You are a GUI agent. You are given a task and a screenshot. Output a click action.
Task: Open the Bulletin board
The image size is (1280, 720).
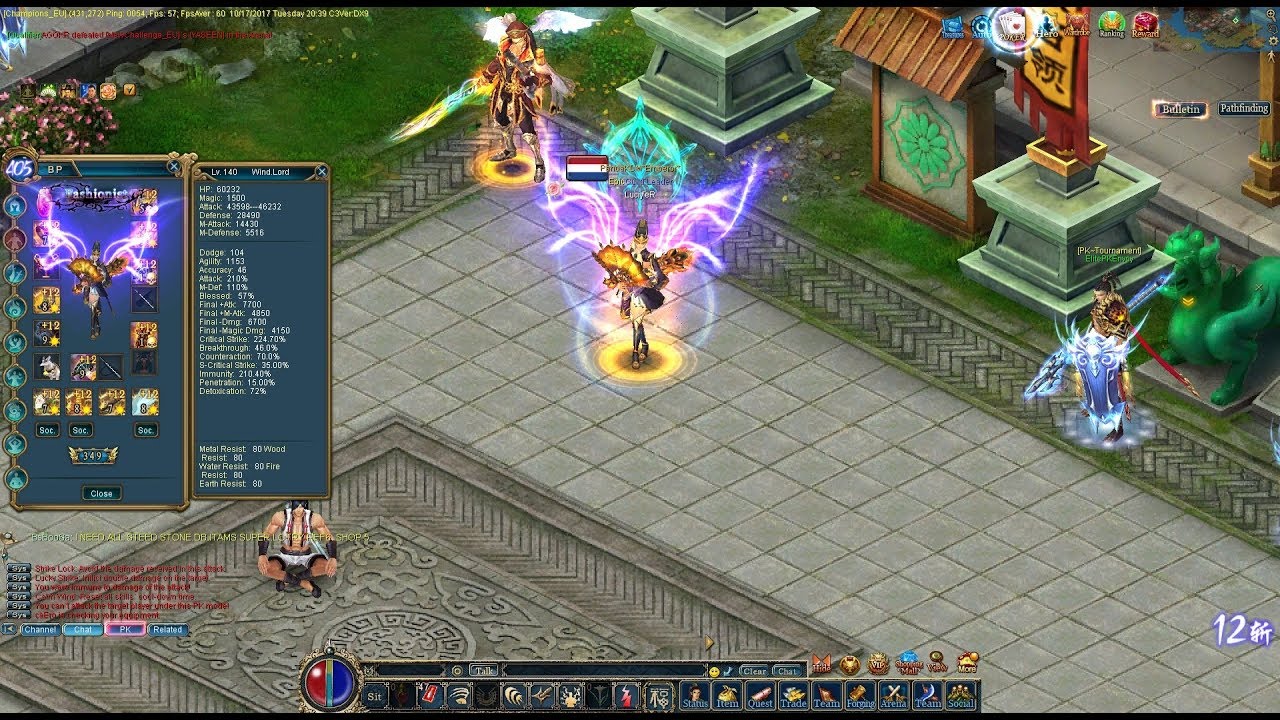(x=1178, y=109)
